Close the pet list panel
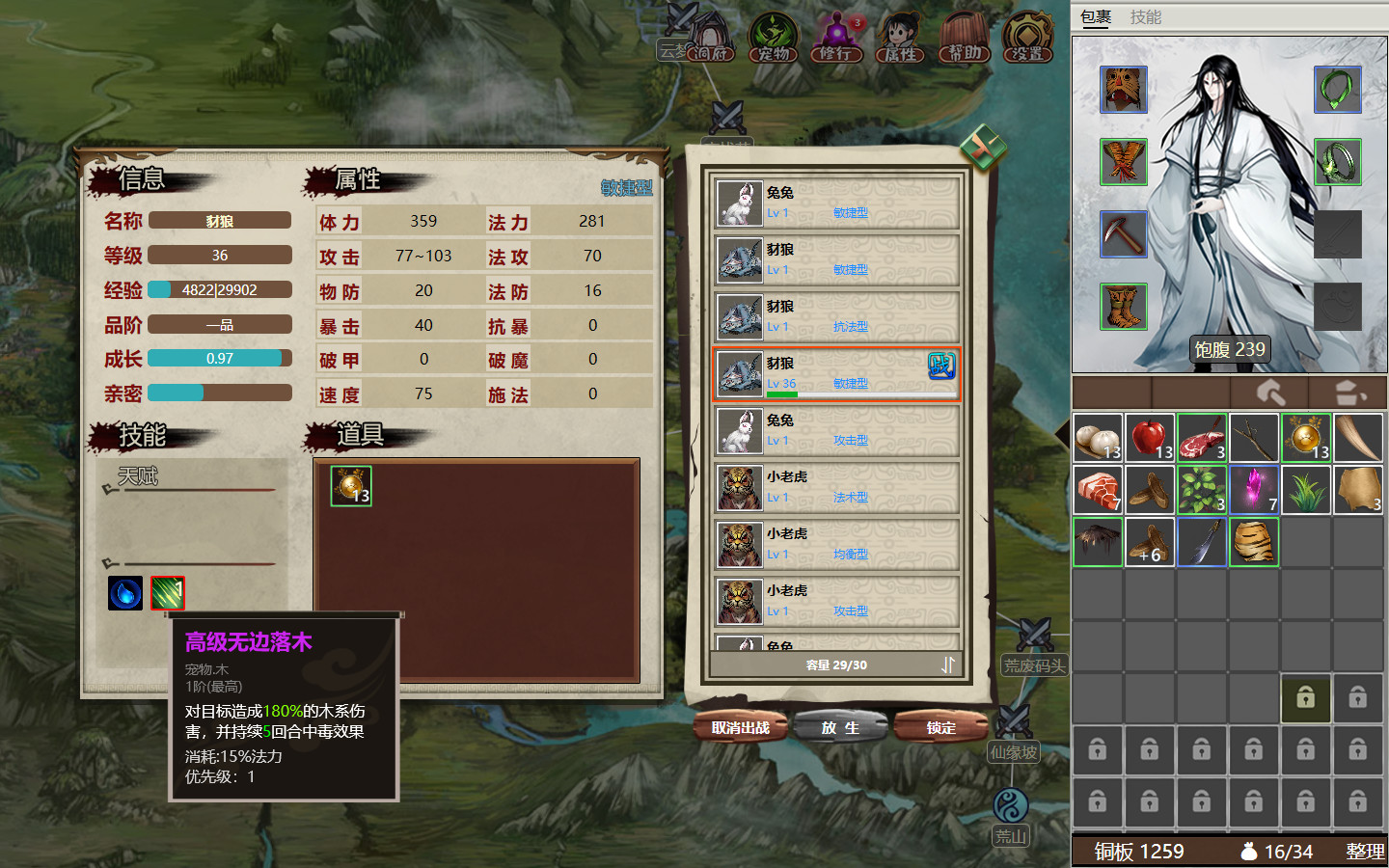The image size is (1389, 868). tap(982, 149)
